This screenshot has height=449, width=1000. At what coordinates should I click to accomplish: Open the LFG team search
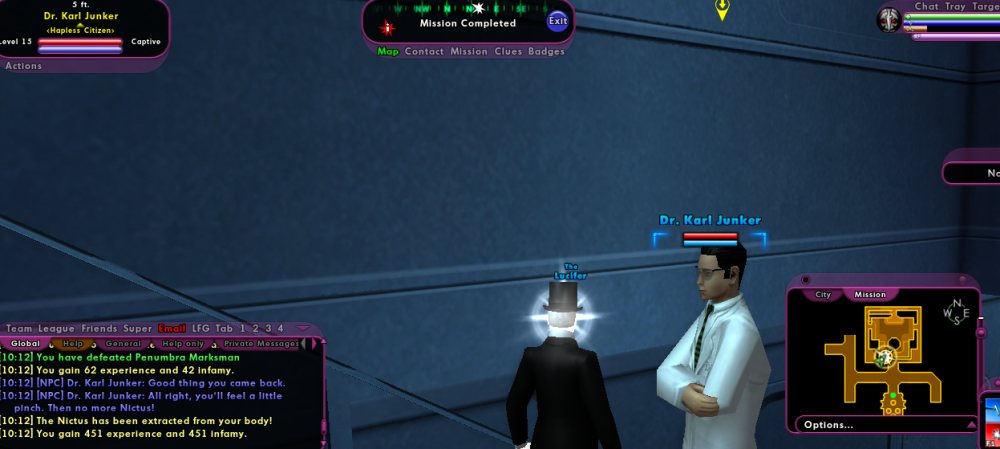click(201, 328)
